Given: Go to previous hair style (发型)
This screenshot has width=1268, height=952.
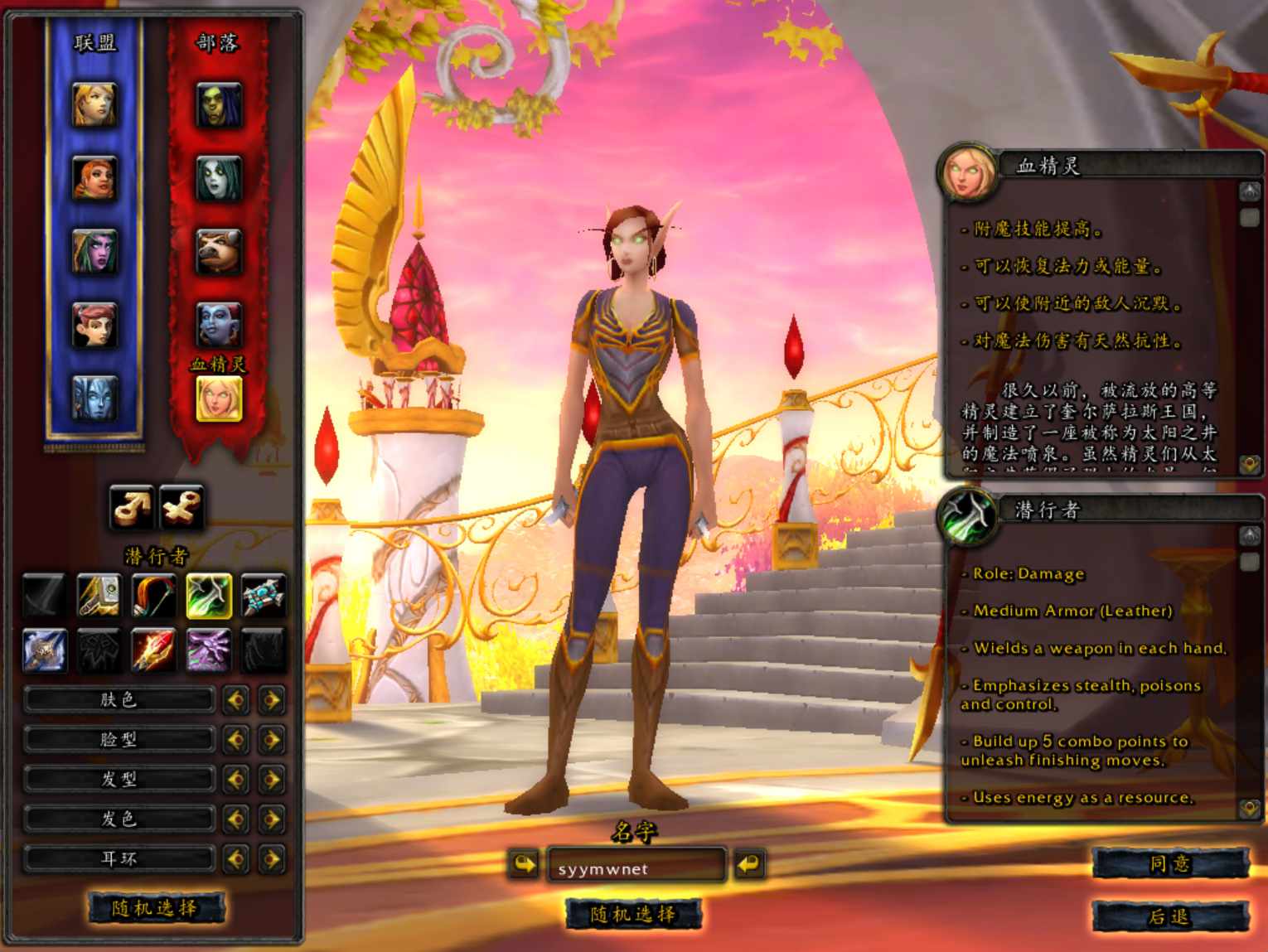Looking at the screenshot, I should tap(235, 780).
